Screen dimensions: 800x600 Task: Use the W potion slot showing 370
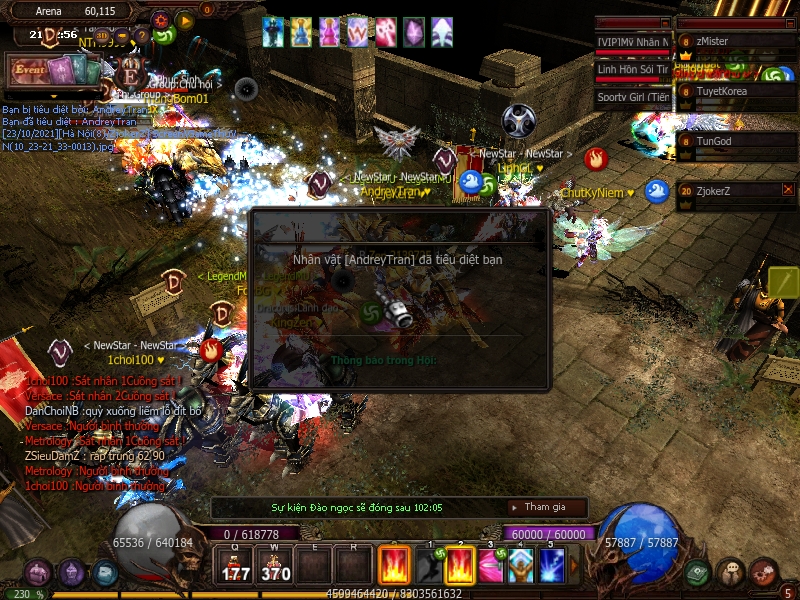(275, 565)
